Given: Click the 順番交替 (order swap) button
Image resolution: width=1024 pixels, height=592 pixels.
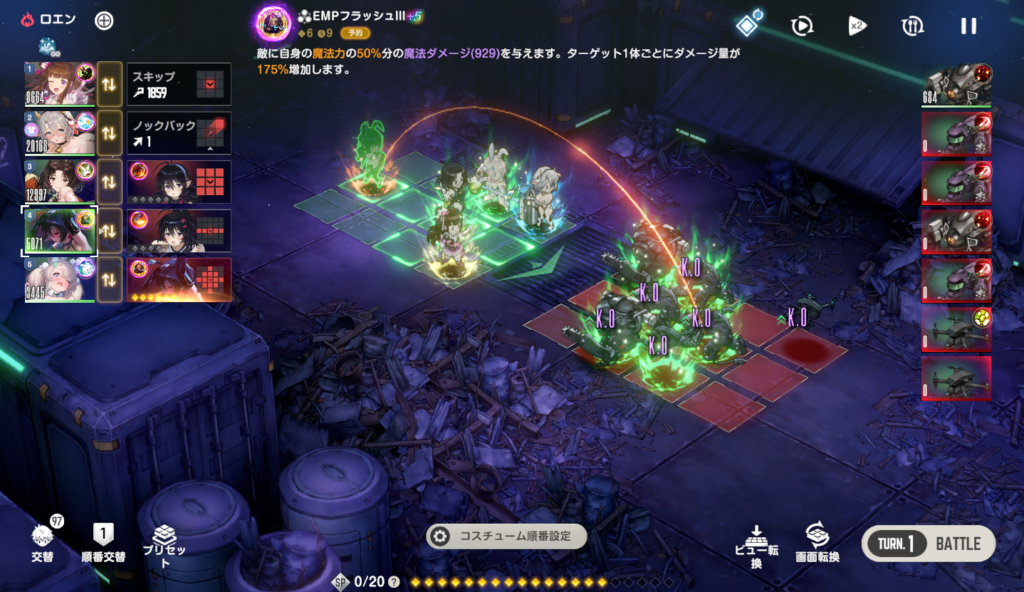Looking at the screenshot, I should 103,542.
